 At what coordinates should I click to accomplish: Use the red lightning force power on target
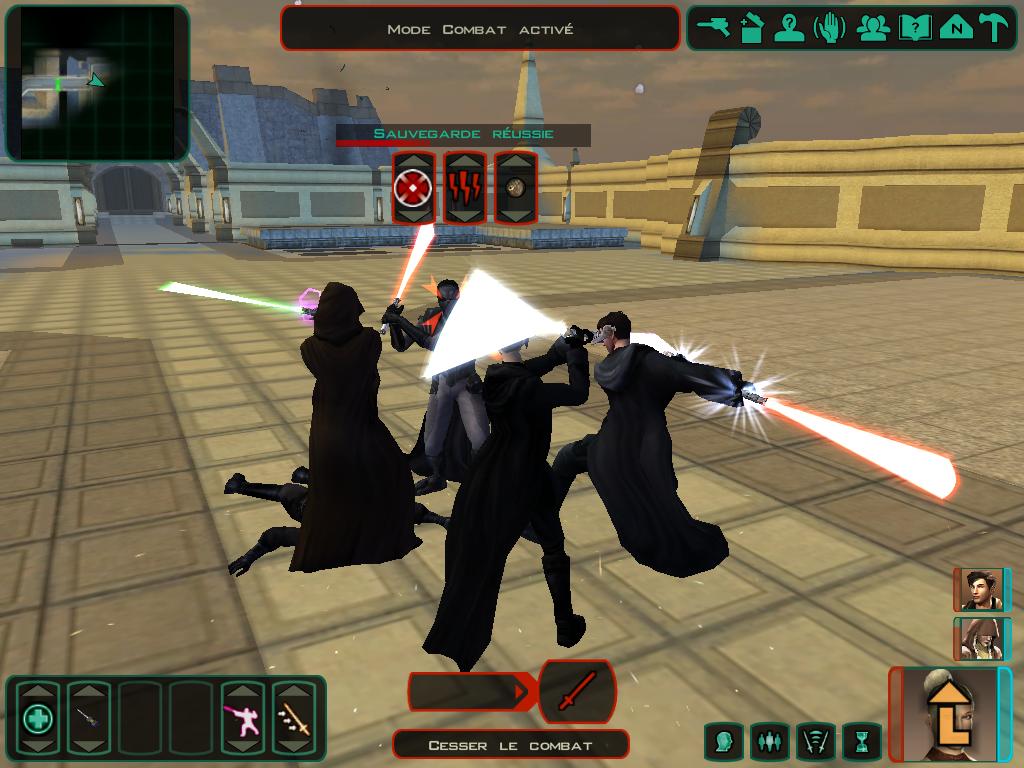[464, 187]
